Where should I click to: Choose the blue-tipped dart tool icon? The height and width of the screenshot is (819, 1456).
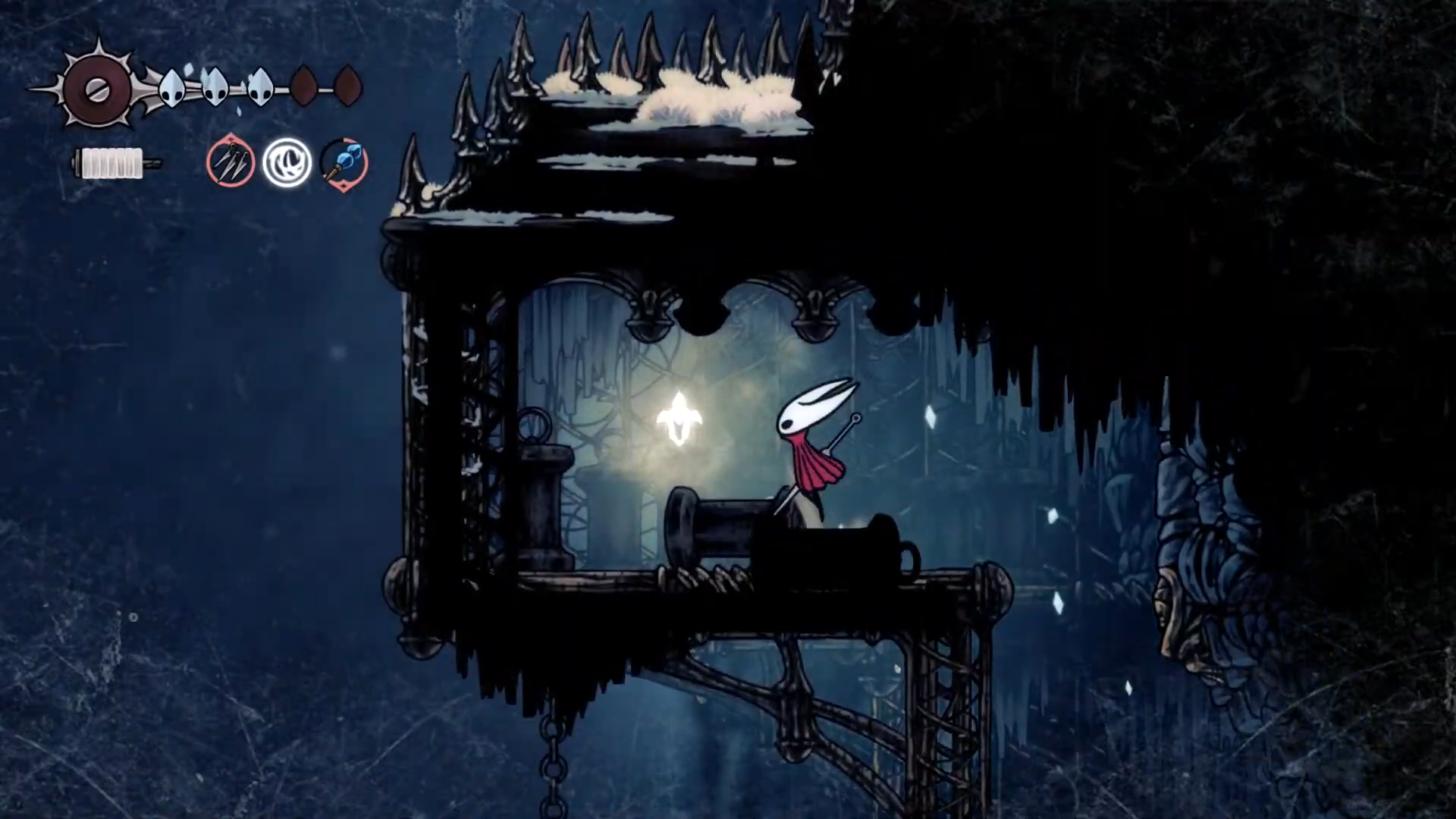point(344,163)
